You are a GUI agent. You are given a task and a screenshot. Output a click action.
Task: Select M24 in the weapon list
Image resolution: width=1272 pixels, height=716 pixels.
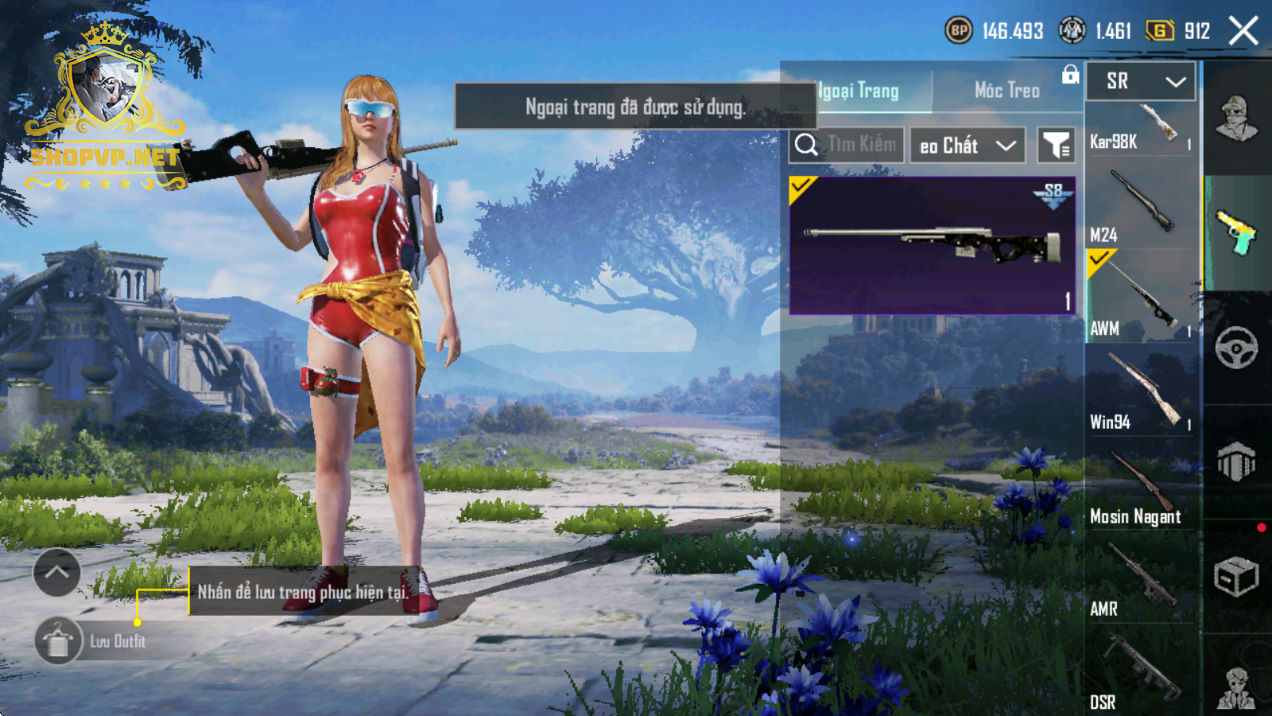[x=1140, y=207]
